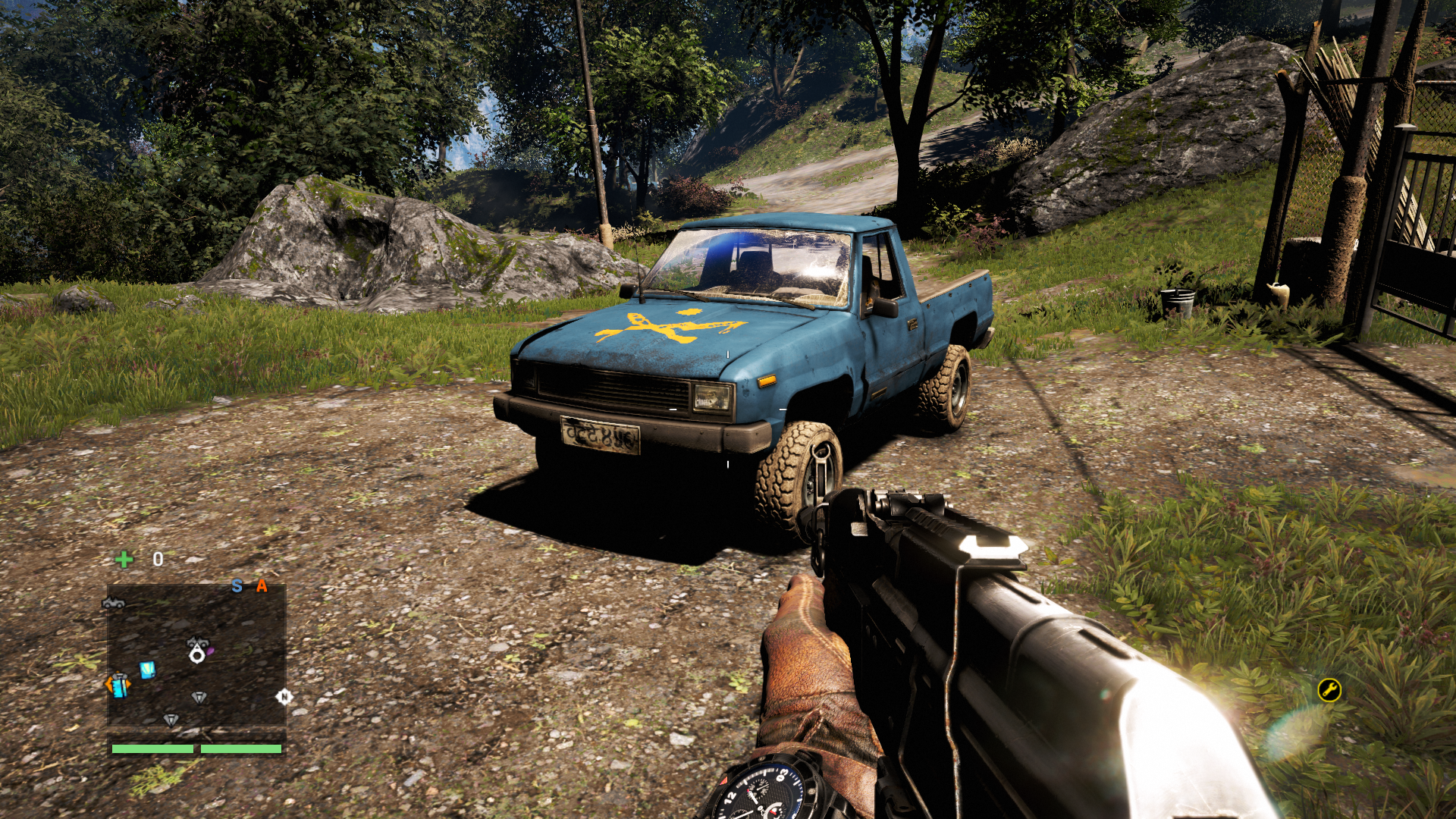The image size is (1456, 819).
Task: Select the grey vehicle icon at minimap edge
Action: (113, 603)
